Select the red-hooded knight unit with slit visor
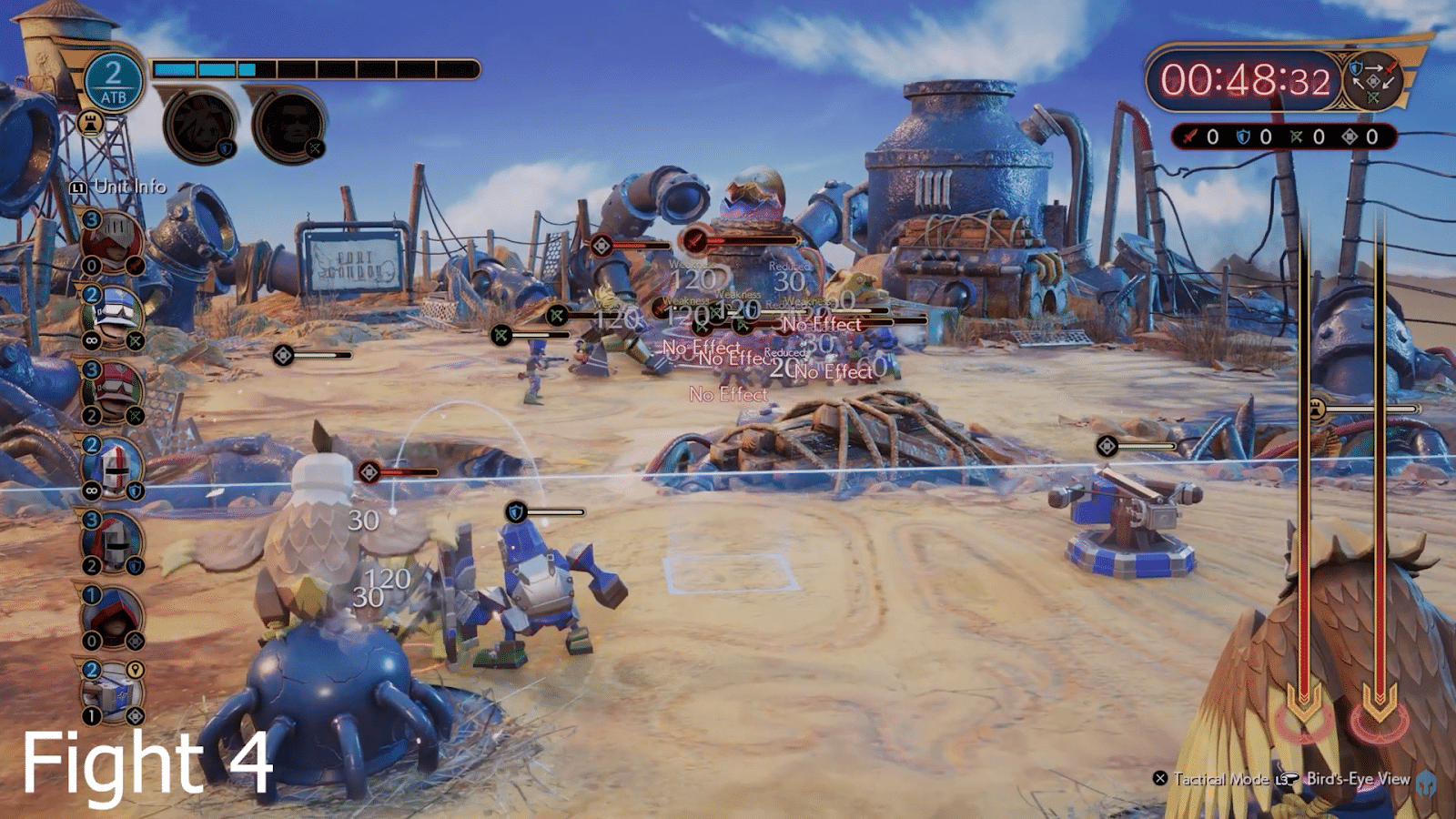Image resolution: width=1456 pixels, height=819 pixels. (112, 243)
